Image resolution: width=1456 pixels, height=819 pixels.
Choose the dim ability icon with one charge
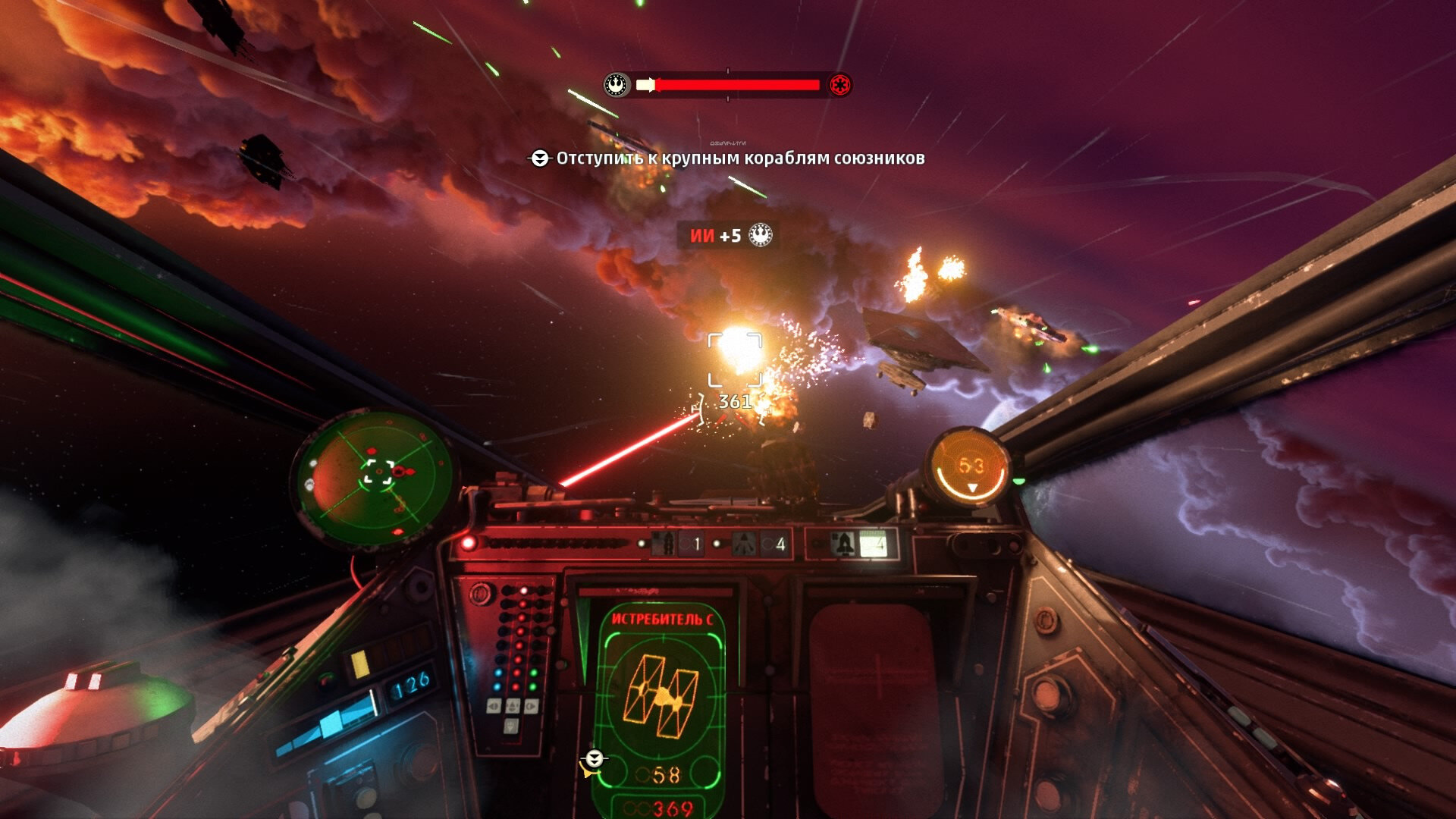click(676, 544)
